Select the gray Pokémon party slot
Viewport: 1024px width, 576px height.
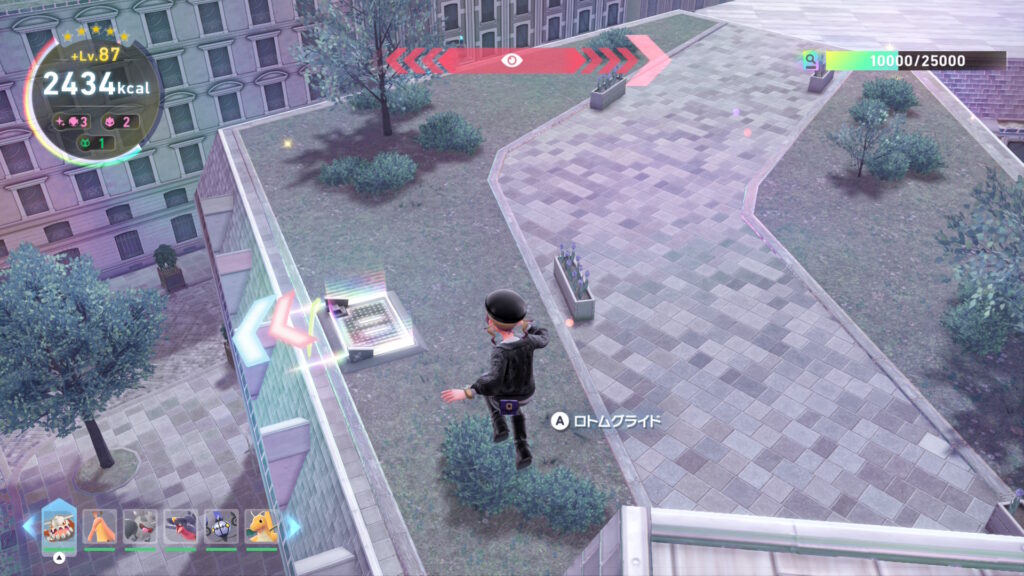pyautogui.click(x=140, y=526)
